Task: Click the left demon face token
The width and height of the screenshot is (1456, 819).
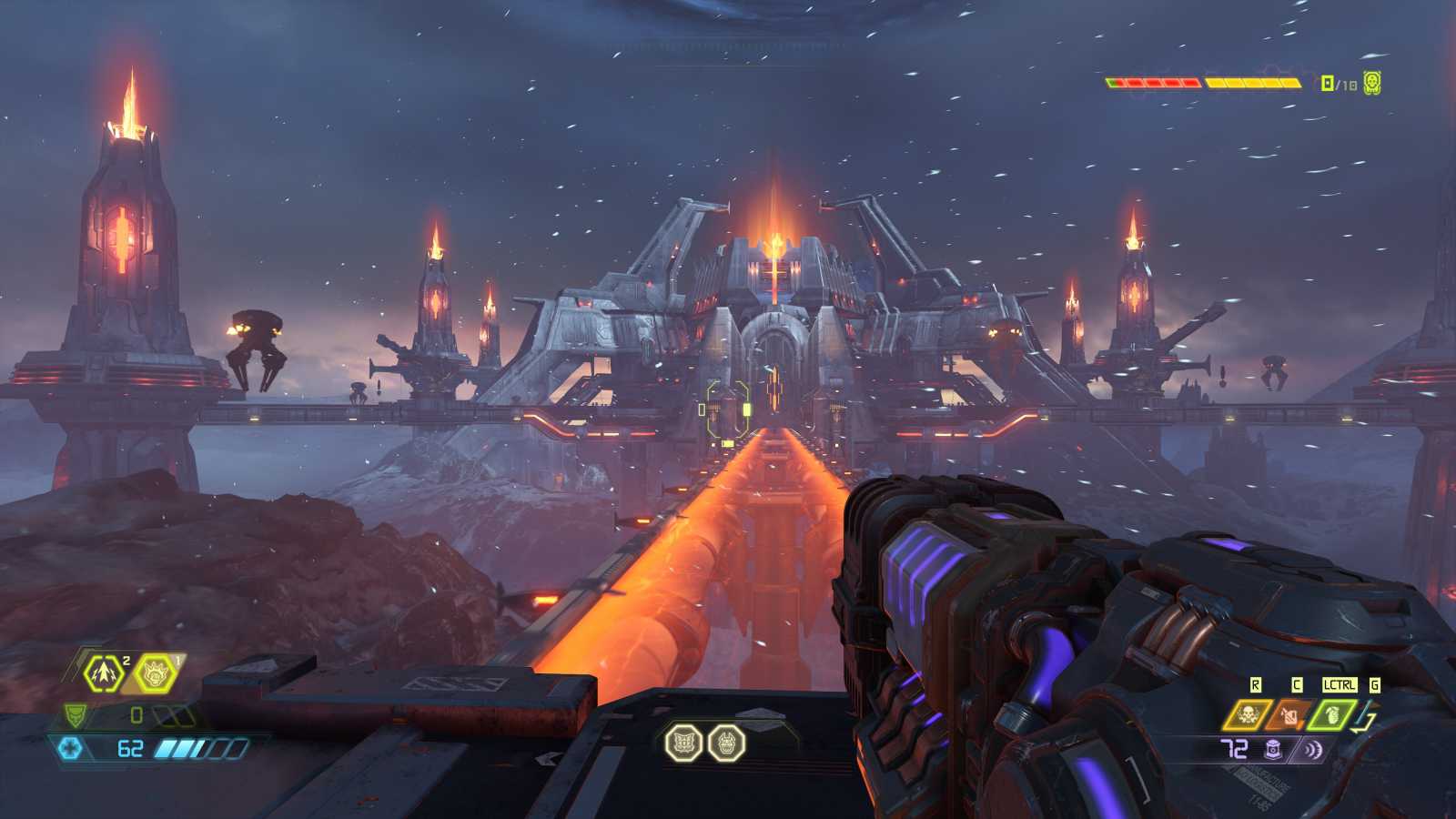Action: pyautogui.click(x=682, y=743)
